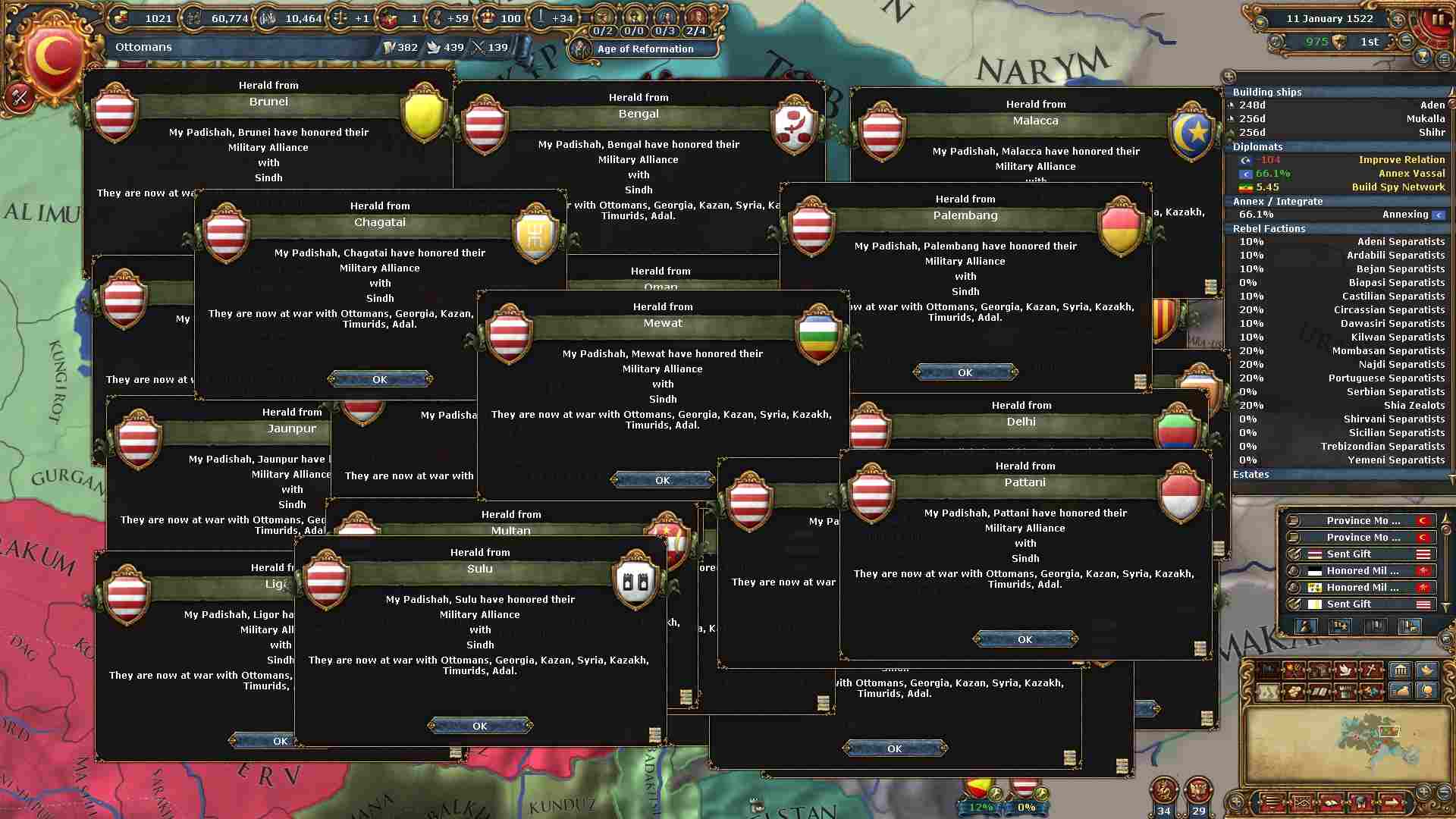Click OK on the Palembang herald message
This screenshot has height=819, width=1456.
[965, 372]
